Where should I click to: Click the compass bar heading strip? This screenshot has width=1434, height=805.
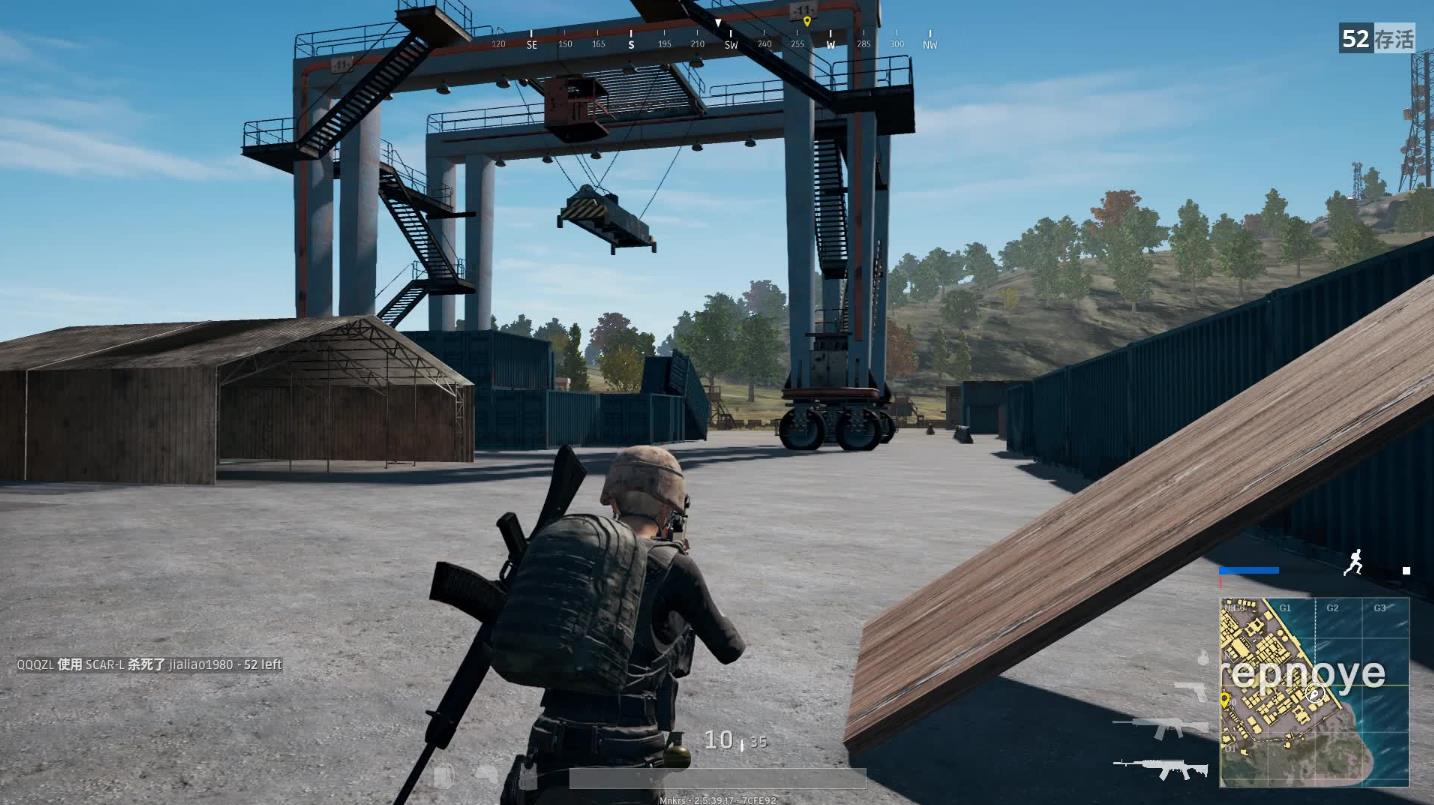pyautogui.click(x=717, y=44)
